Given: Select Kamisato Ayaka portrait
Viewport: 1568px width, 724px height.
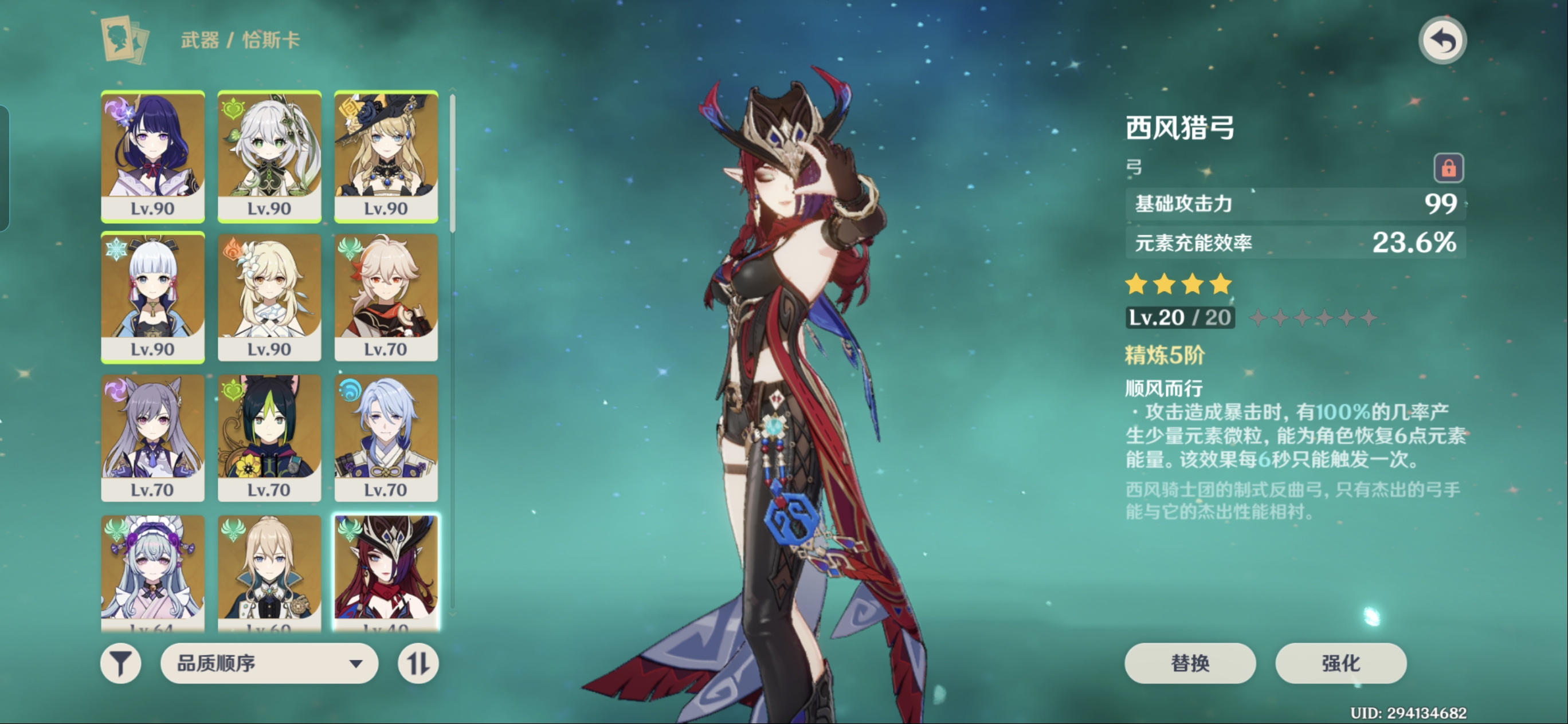Looking at the screenshot, I should tap(153, 296).
